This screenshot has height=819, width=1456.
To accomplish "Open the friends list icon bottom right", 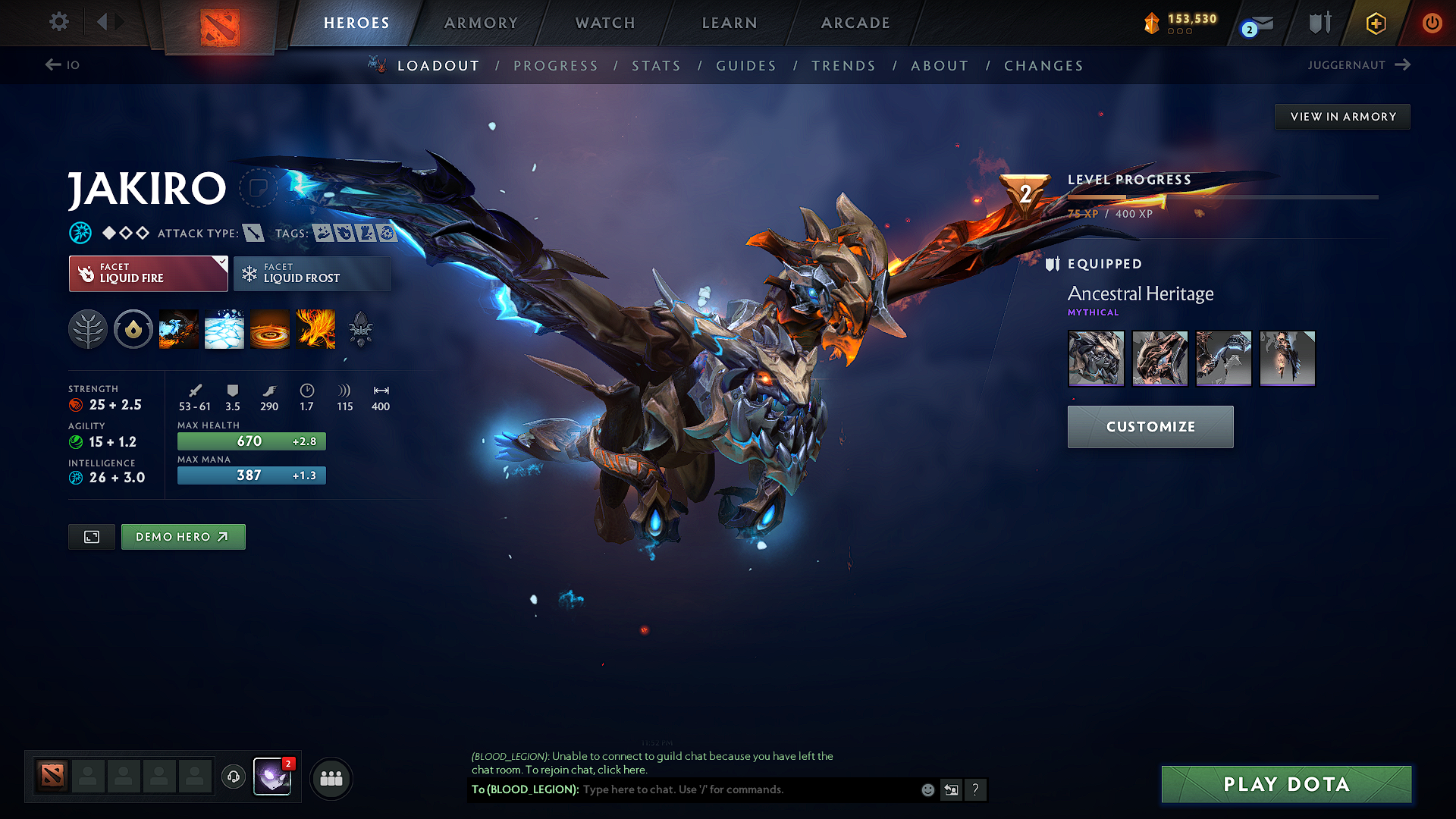I will 331,778.
